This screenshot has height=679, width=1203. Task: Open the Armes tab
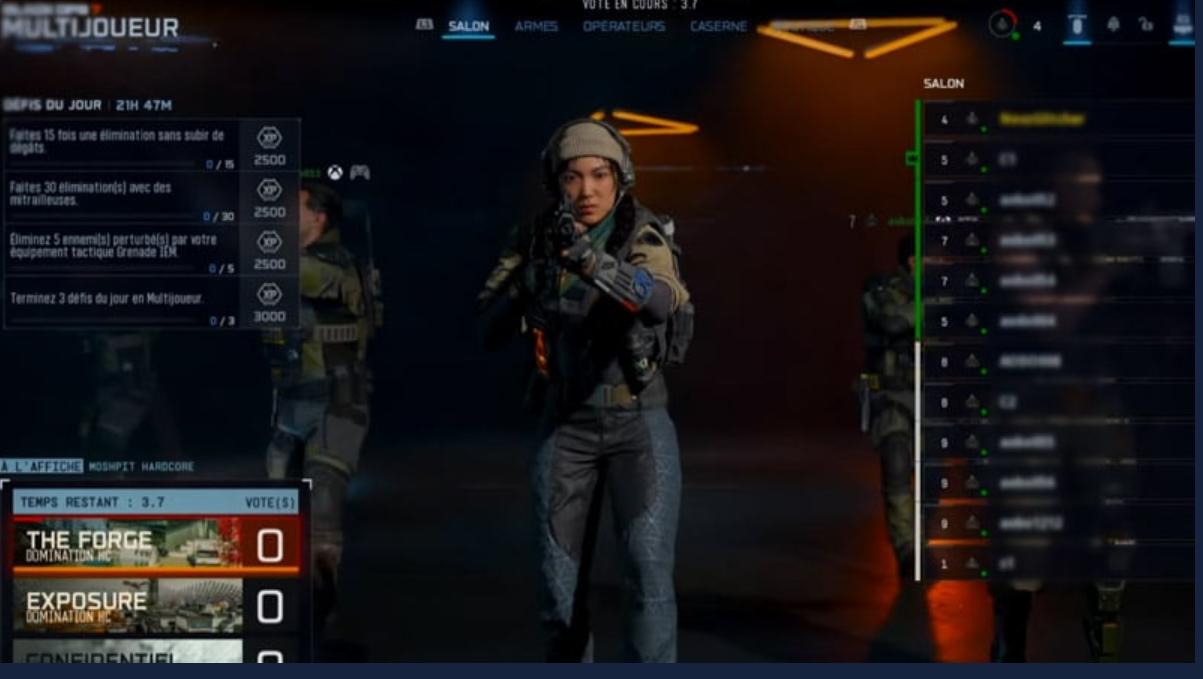(x=536, y=26)
